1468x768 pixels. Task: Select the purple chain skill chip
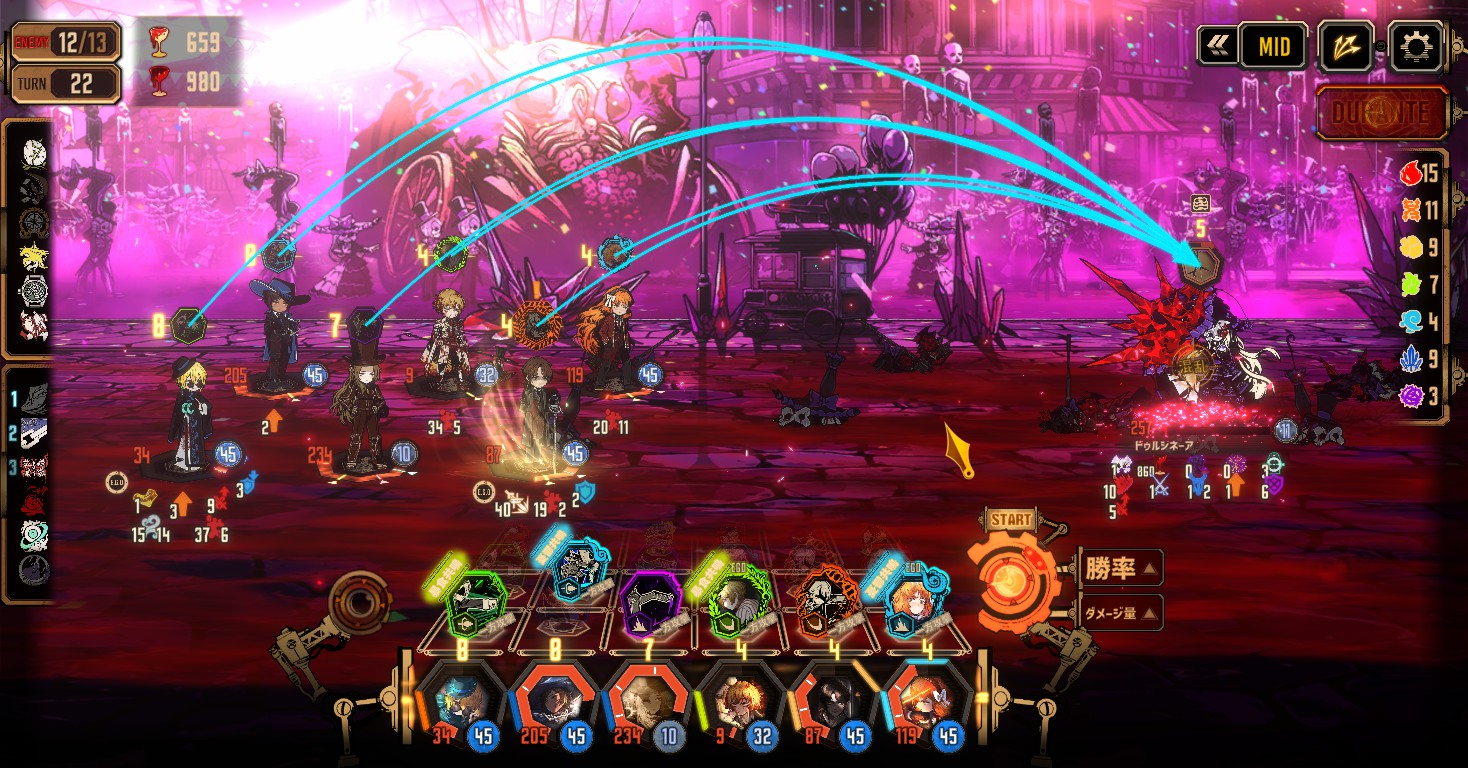649,604
